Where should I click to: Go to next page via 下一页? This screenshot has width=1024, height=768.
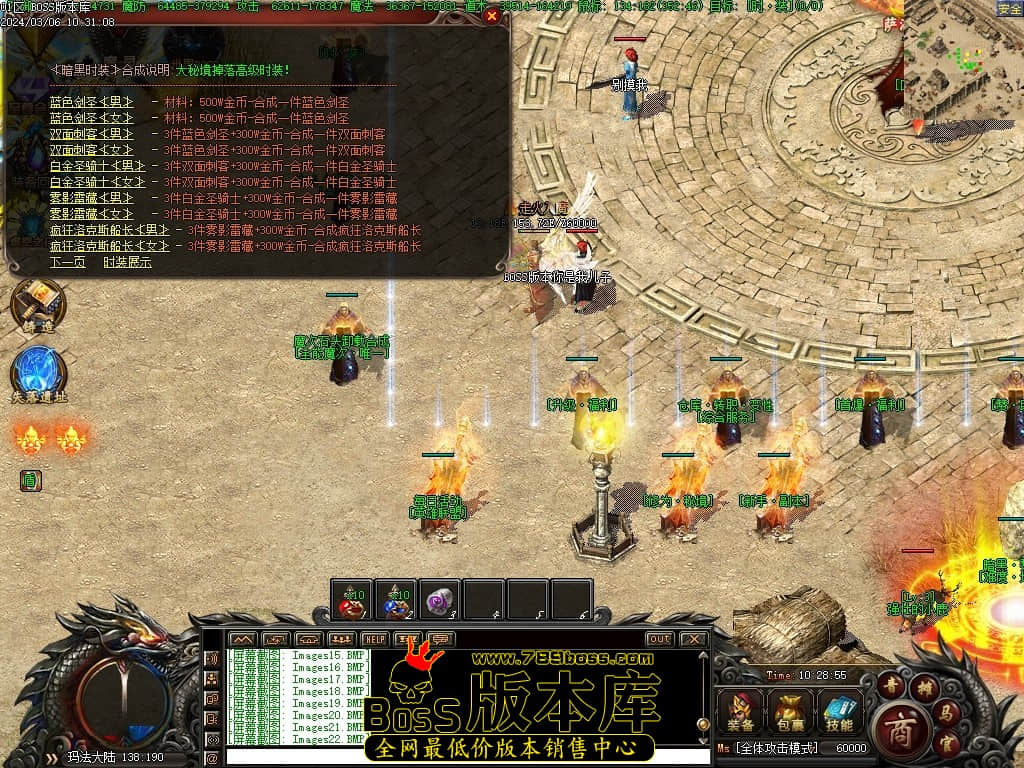point(66,262)
